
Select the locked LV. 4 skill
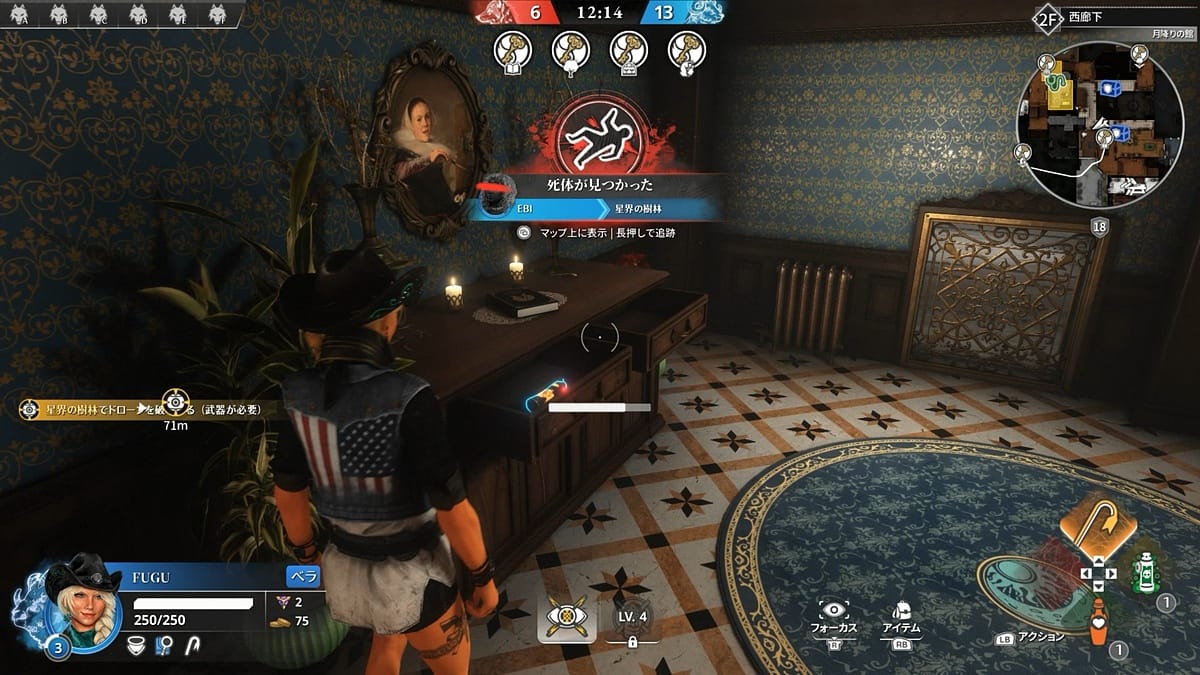[x=632, y=621]
